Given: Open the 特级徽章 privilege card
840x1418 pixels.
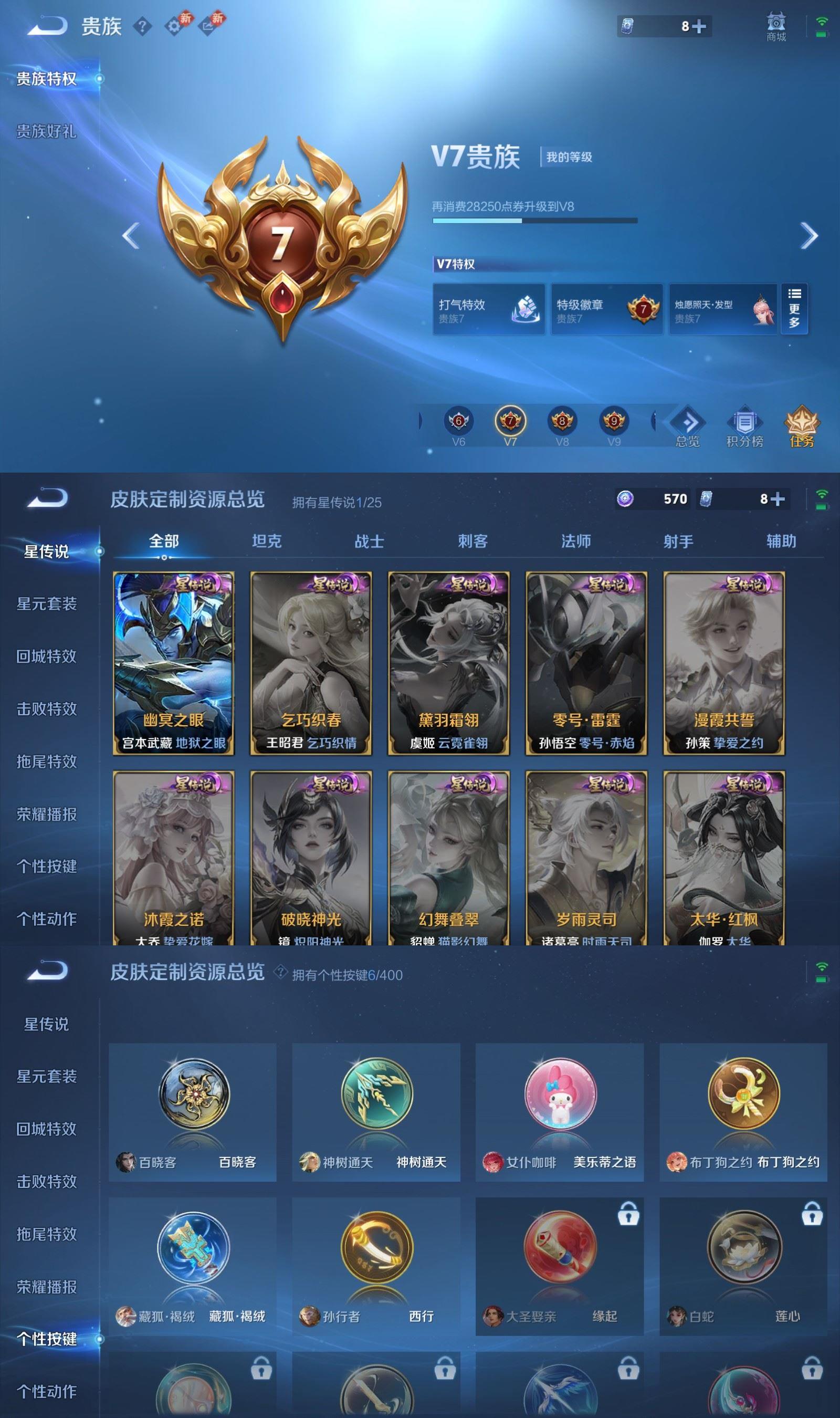Looking at the screenshot, I should point(606,308).
